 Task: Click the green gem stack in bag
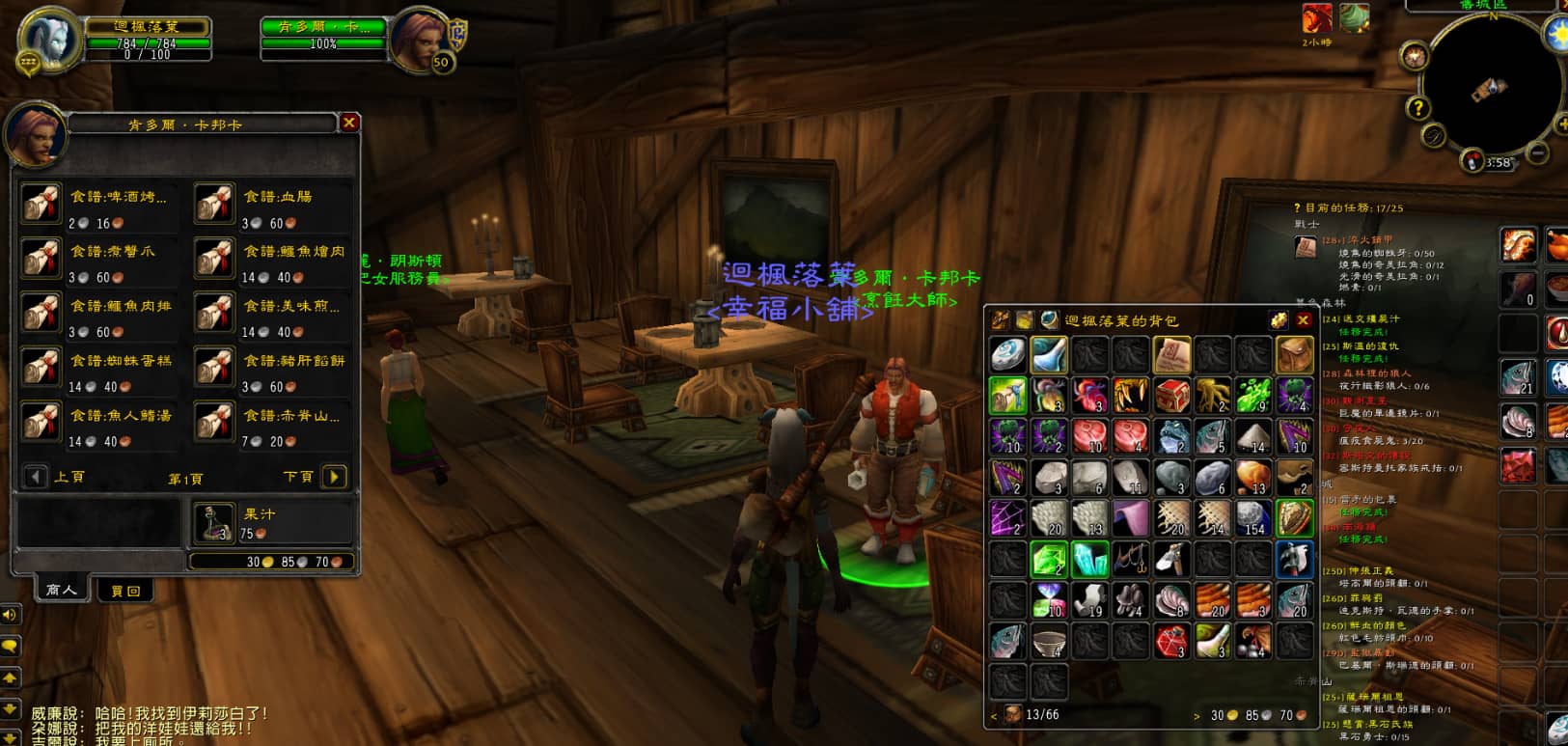click(x=1049, y=559)
